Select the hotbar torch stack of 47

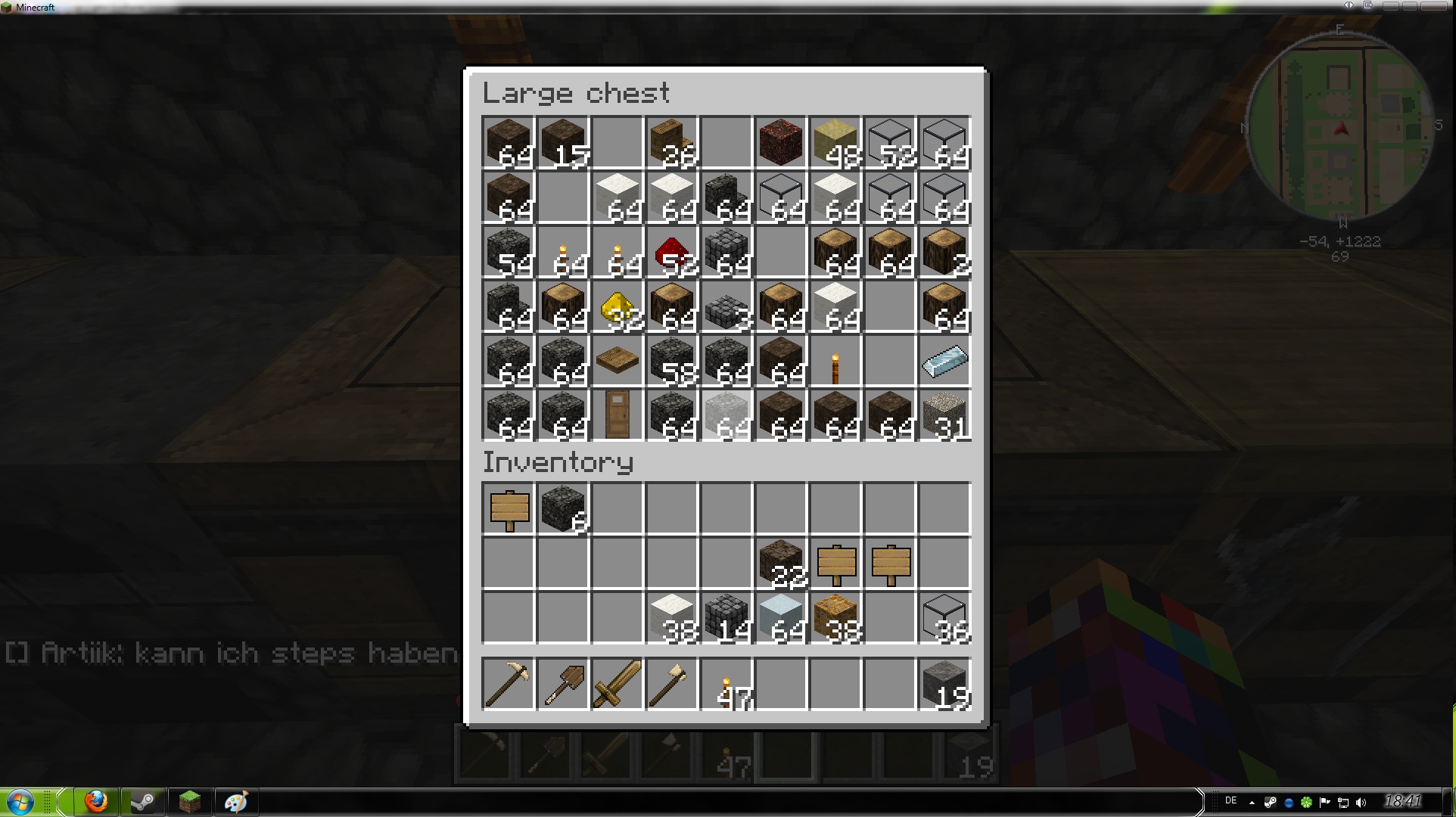726,685
